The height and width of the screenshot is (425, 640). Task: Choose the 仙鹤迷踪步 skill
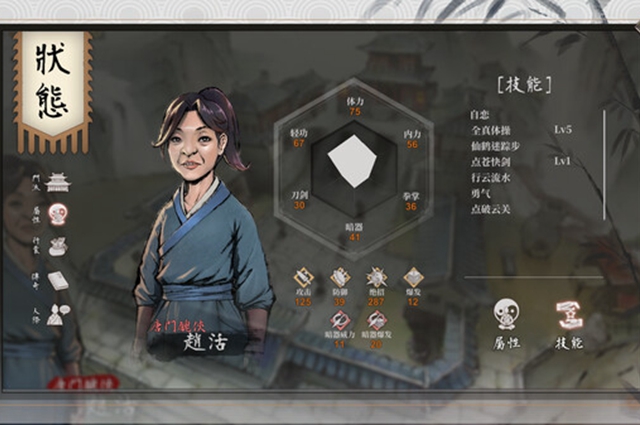pos(495,146)
